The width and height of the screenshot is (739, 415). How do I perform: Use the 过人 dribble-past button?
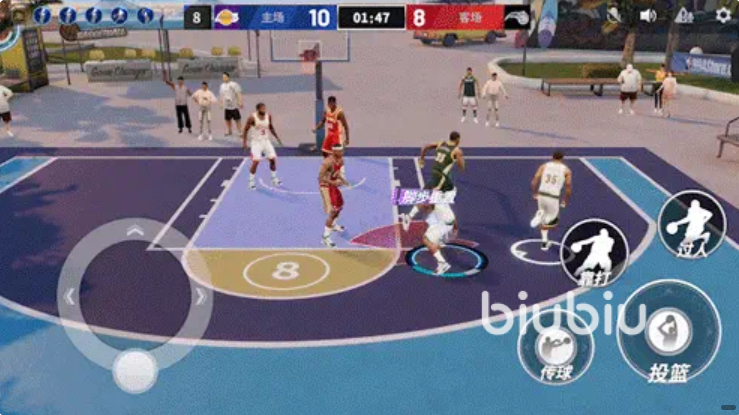[692, 223]
